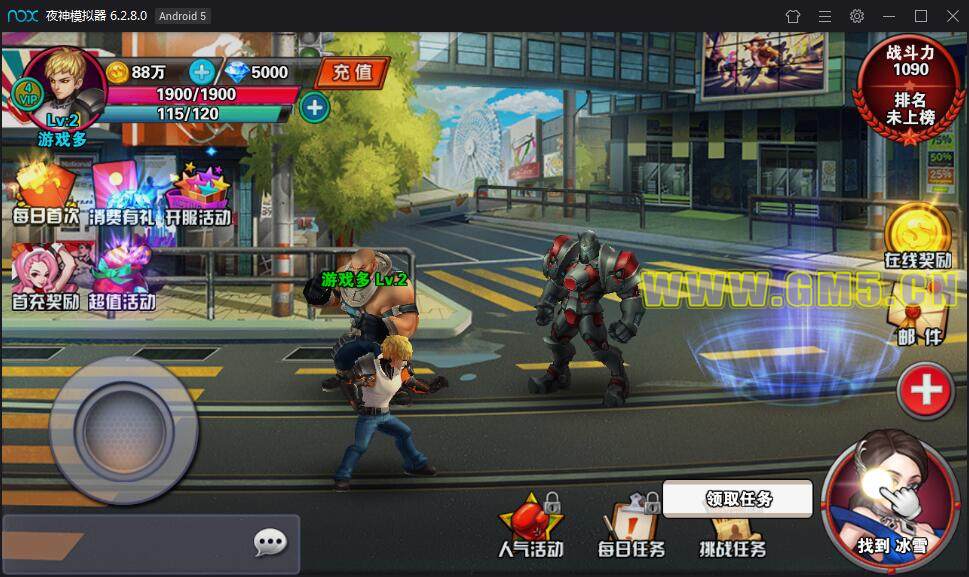Open the 人气活动 popularity event

click(x=531, y=527)
